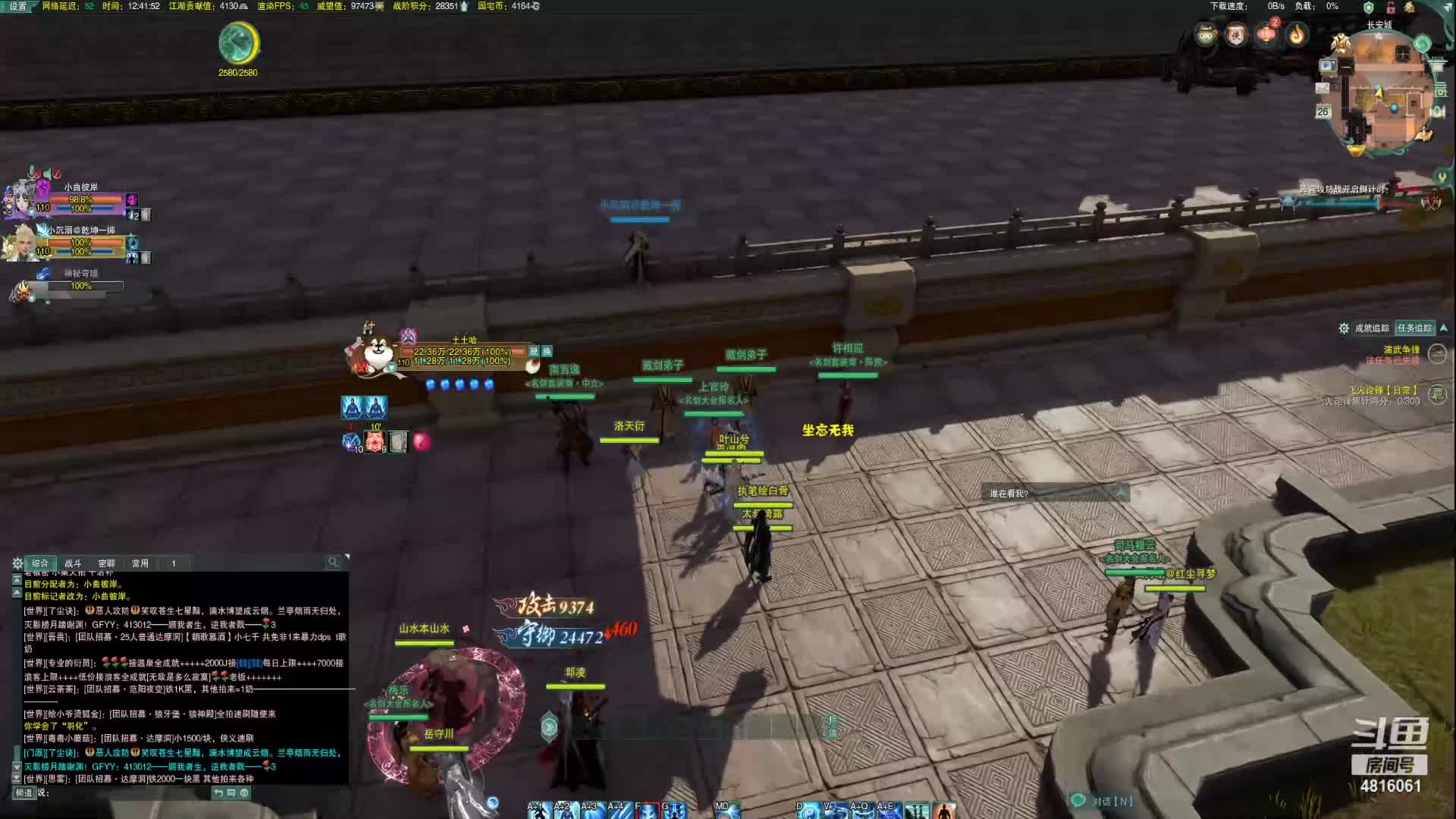
Task: Open the 常用 chat tab
Action: [x=140, y=563]
